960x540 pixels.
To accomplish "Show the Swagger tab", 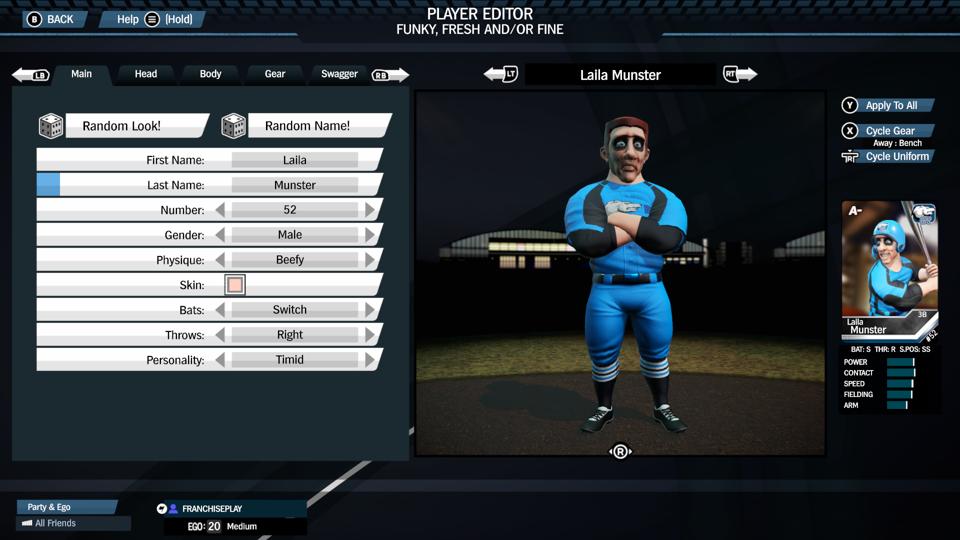I will click(339, 74).
